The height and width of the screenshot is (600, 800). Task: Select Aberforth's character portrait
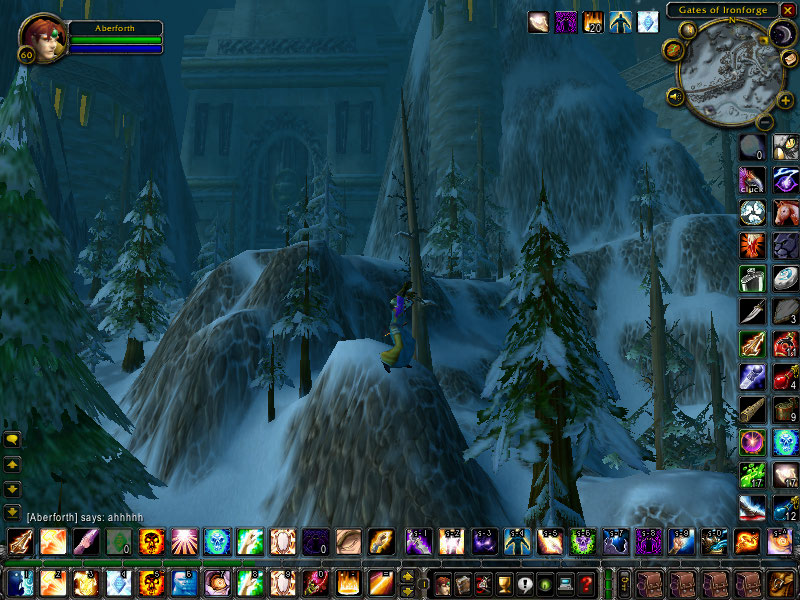tap(42, 38)
